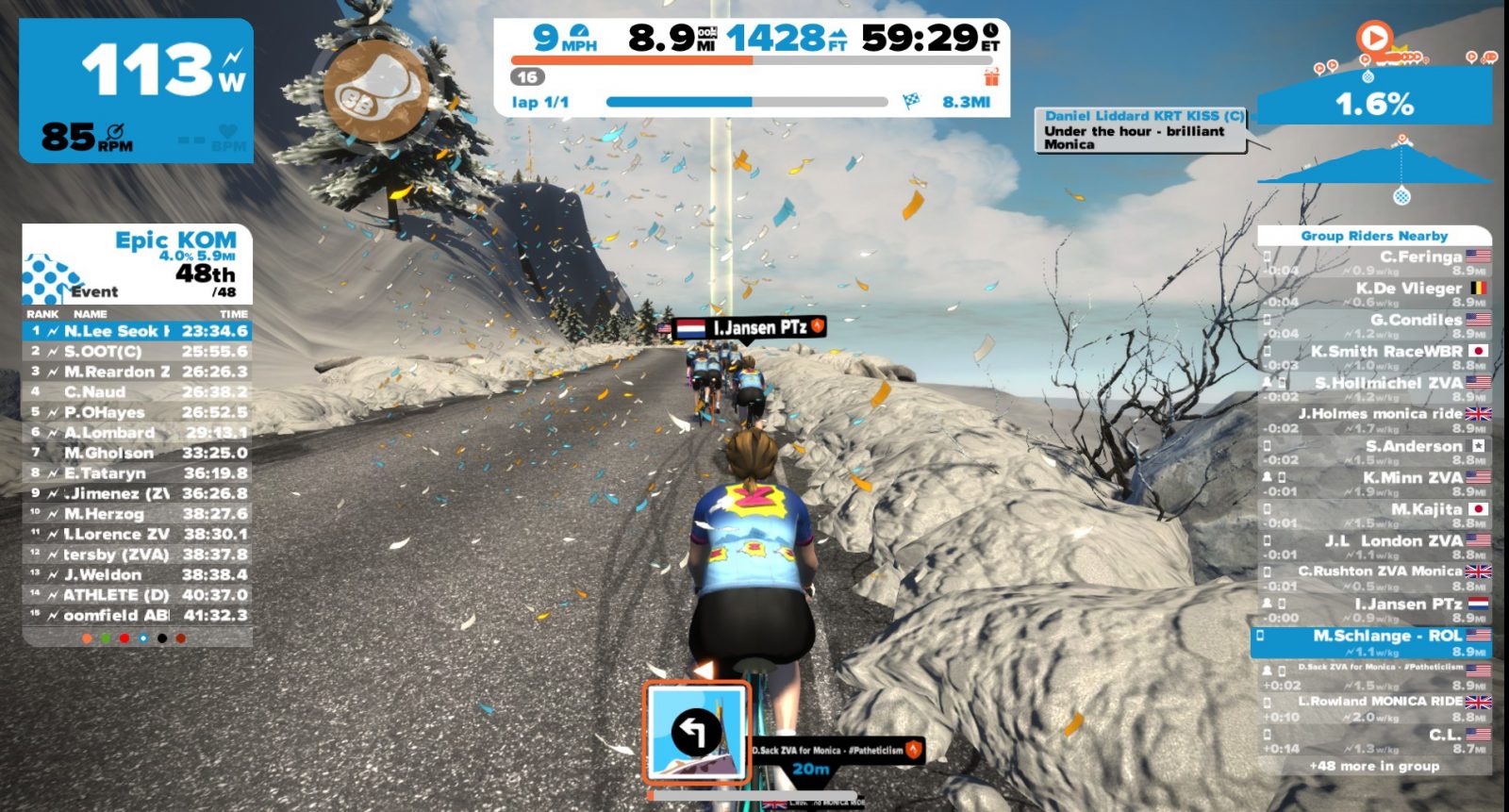Click the highlighted M.Schlange - ROL row
Screen dimensions: 1509x812
(1373, 642)
